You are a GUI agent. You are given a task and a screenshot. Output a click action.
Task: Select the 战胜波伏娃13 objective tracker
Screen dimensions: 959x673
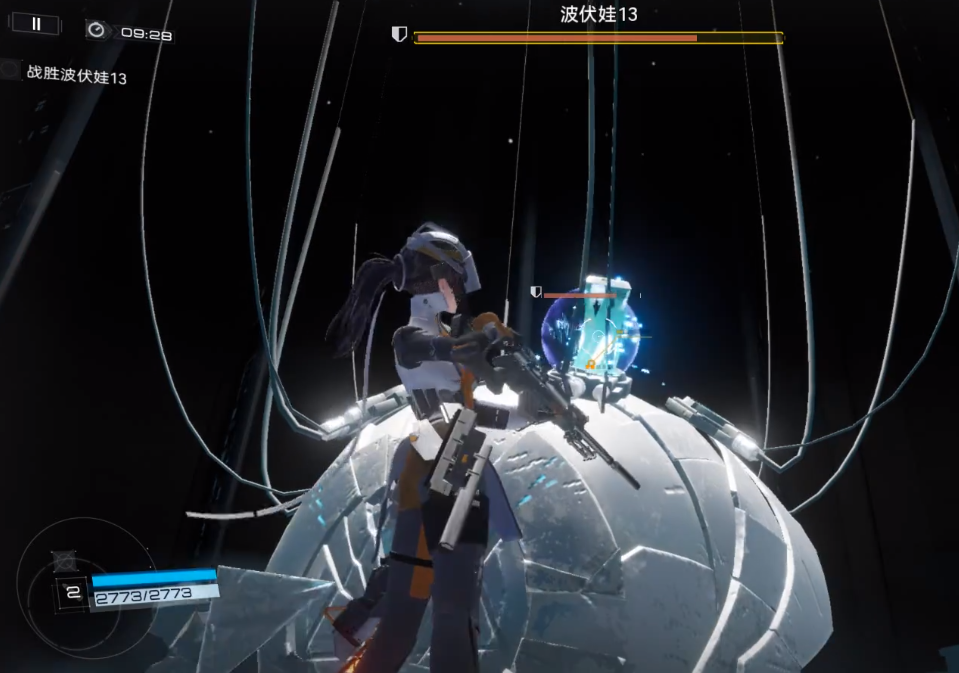76,76
